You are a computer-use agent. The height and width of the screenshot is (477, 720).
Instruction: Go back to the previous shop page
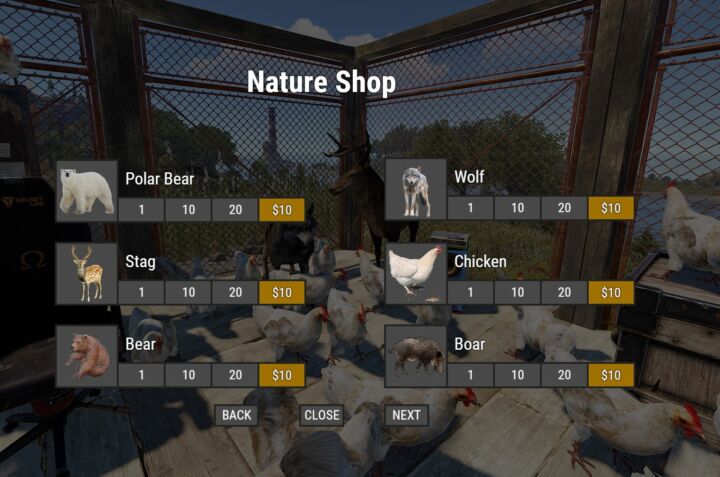pos(236,415)
